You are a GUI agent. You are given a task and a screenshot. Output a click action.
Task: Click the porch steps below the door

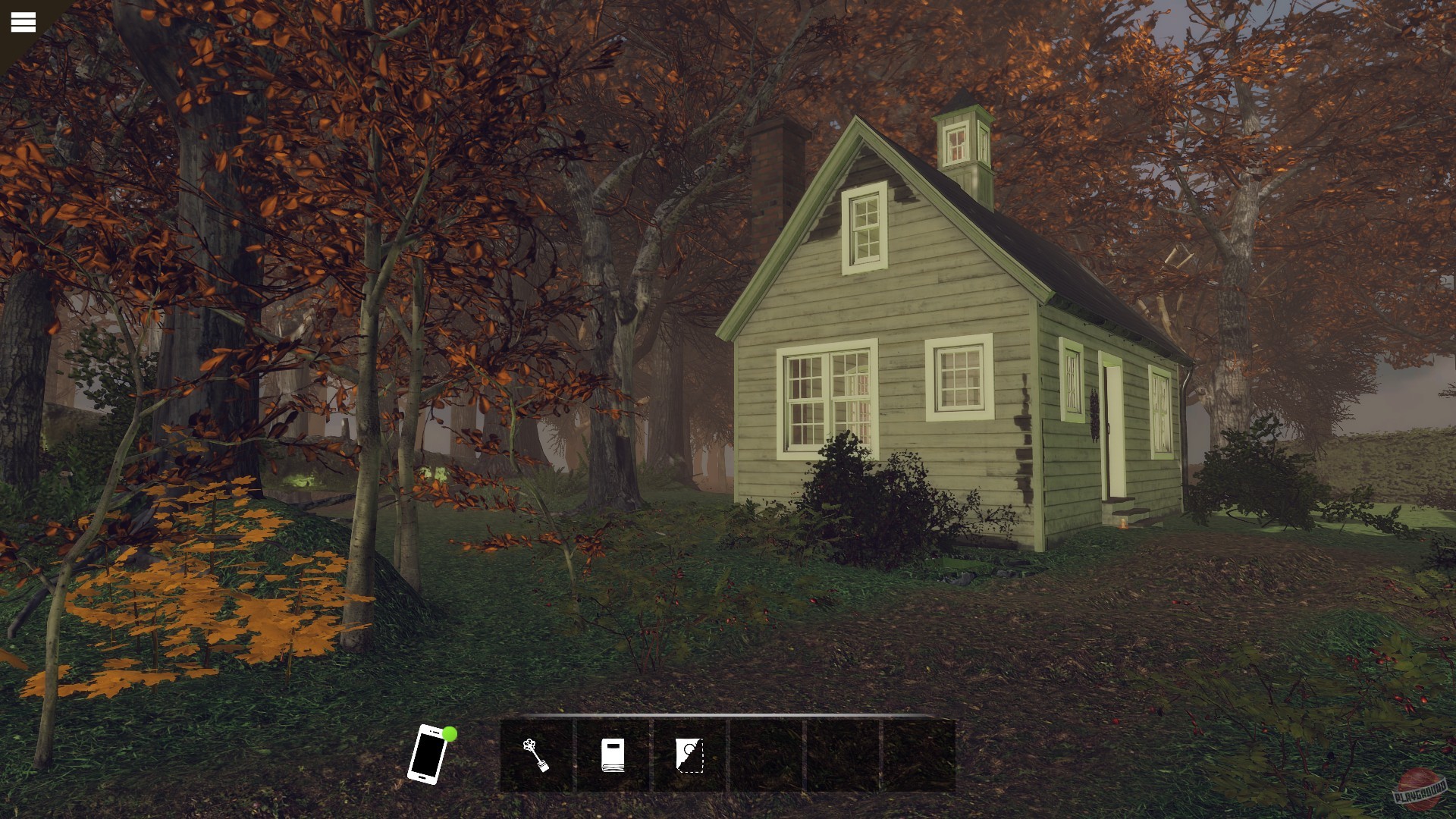(x=1127, y=507)
